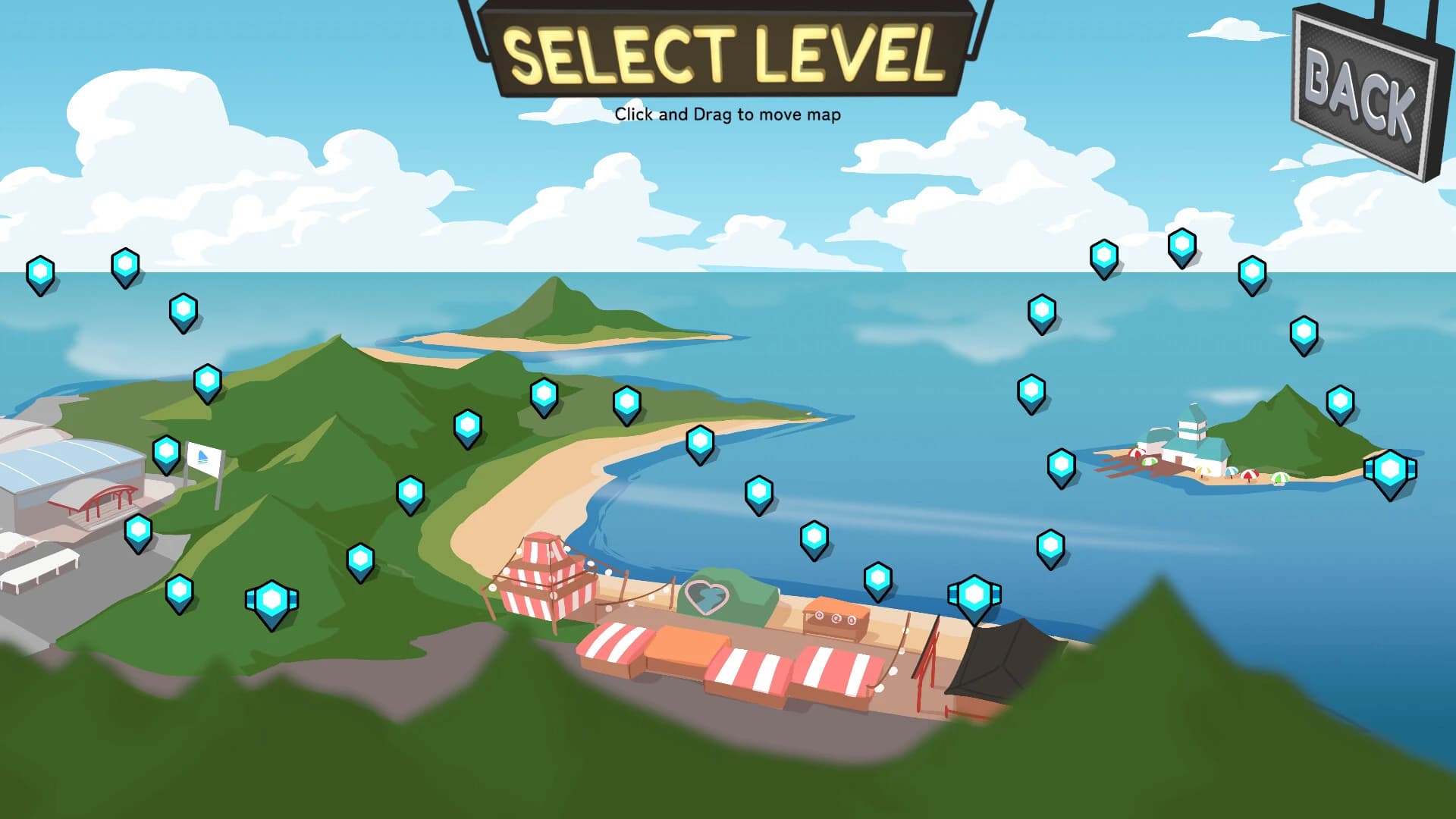Select the pin on the resort island mountain
Image resolution: width=1456 pixels, height=819 pixels.
coord(1340,402)
